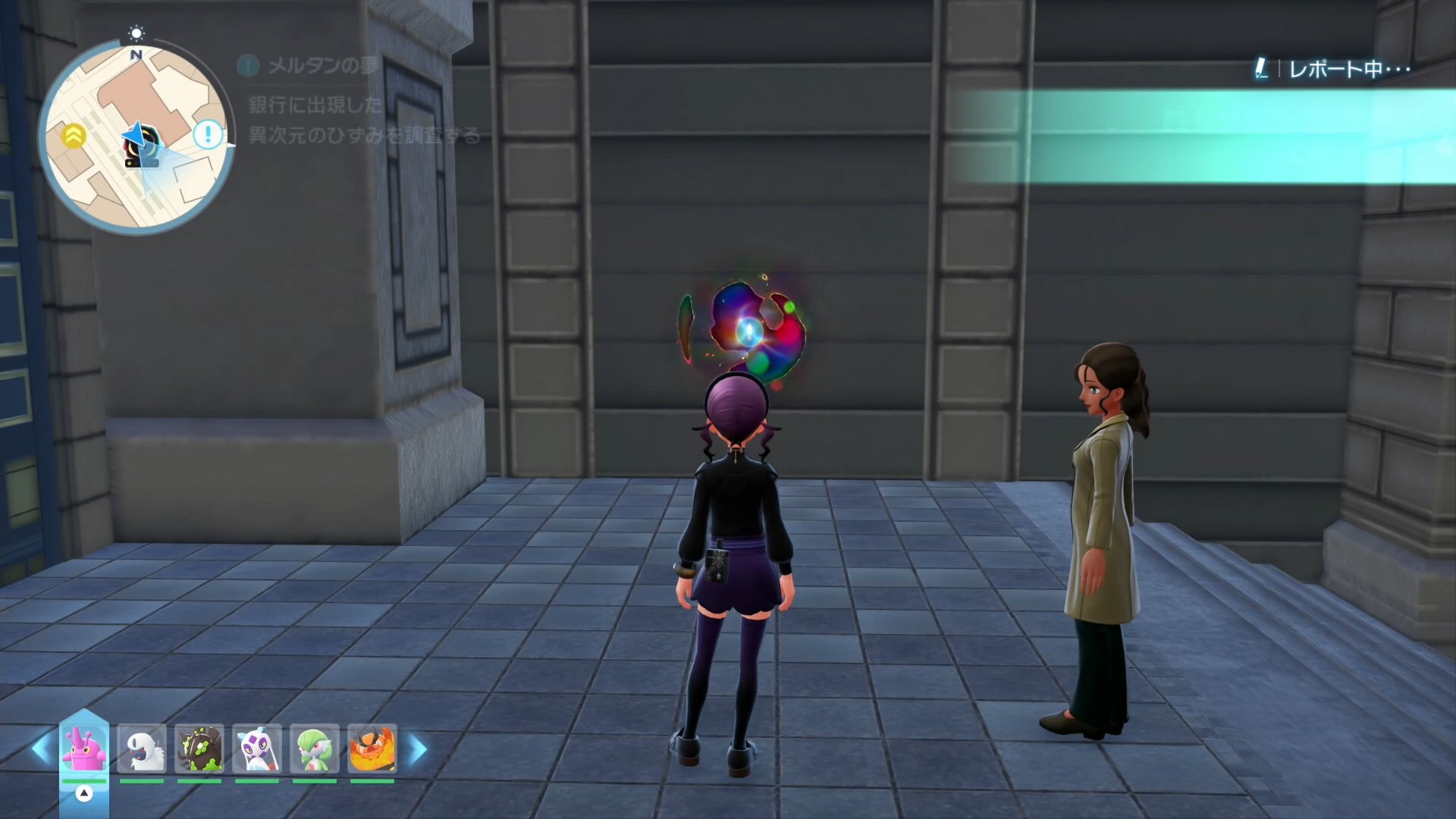The image size is (1456, 819).
Task: Click the mission icon at the interdimensional rift
Action: [x=748, y=331]
